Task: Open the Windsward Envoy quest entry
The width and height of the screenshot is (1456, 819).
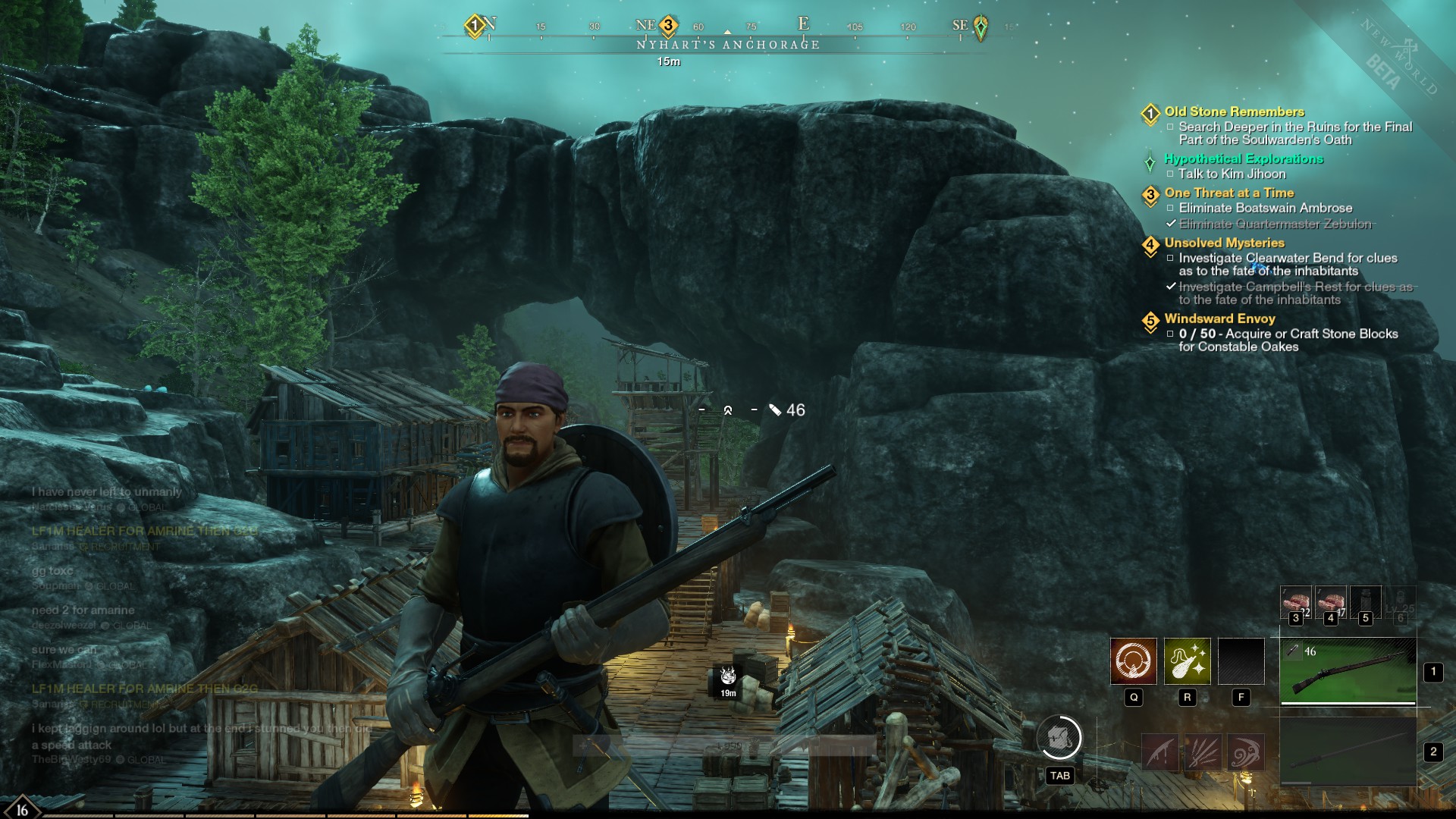Action: (1219, 318)
